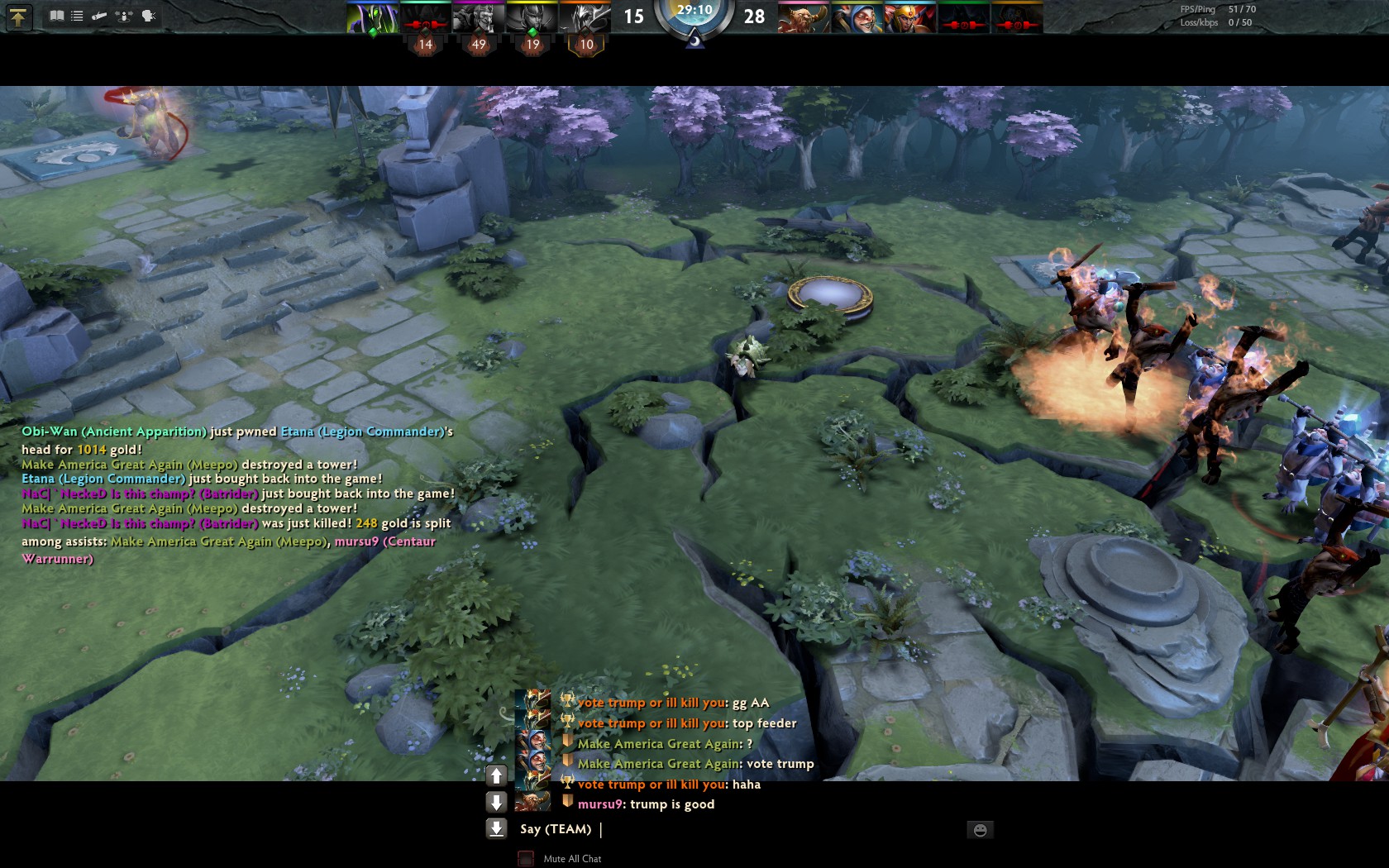The image size is (1389, 868).
Task: Open the dashboard with the gold arrow button
Action: pos(19,17)
